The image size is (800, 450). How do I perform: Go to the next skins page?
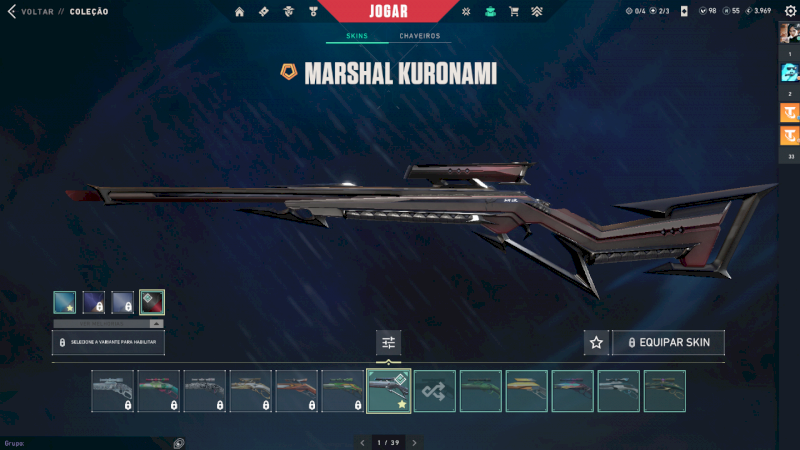[414, 442]
